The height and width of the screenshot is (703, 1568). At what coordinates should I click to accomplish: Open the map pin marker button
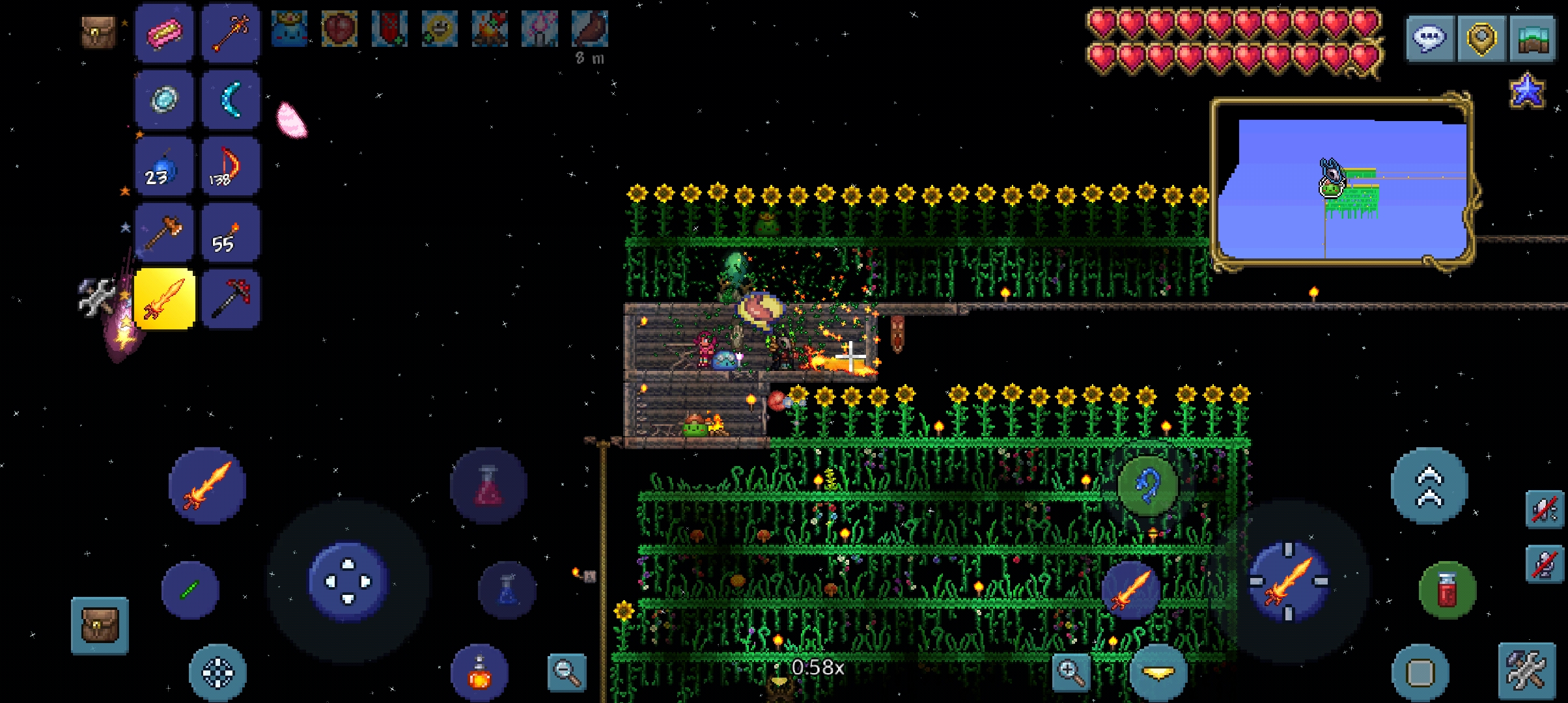(1481, 38)
